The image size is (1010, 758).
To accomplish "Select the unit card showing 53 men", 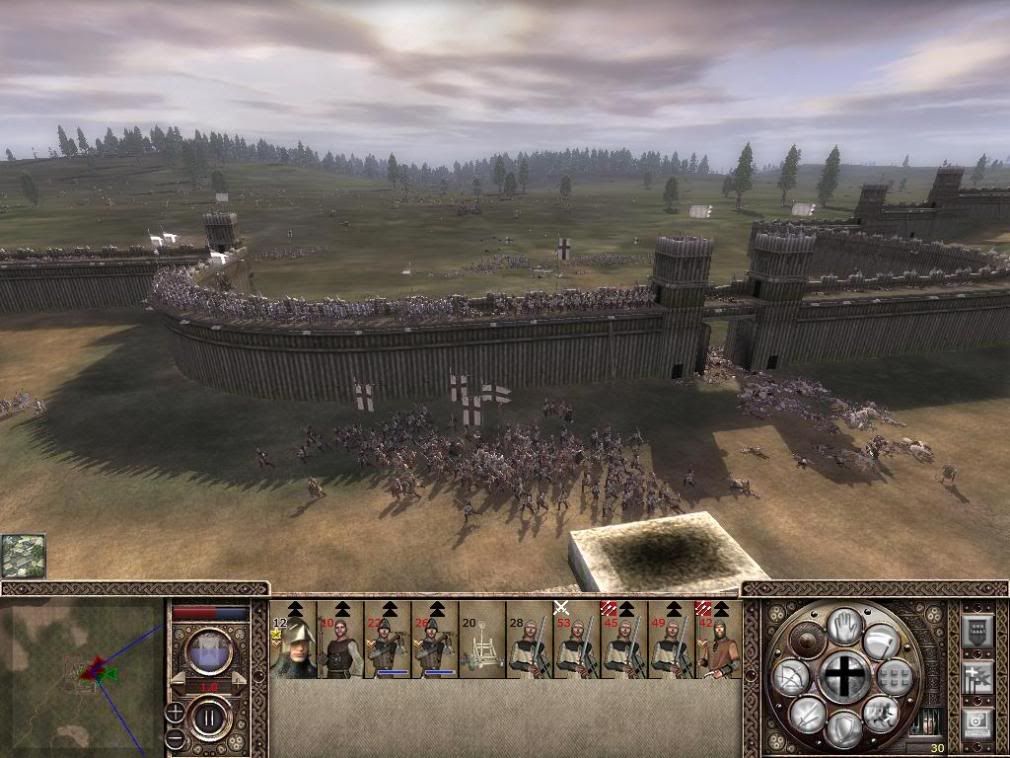I will pos(576,641).
